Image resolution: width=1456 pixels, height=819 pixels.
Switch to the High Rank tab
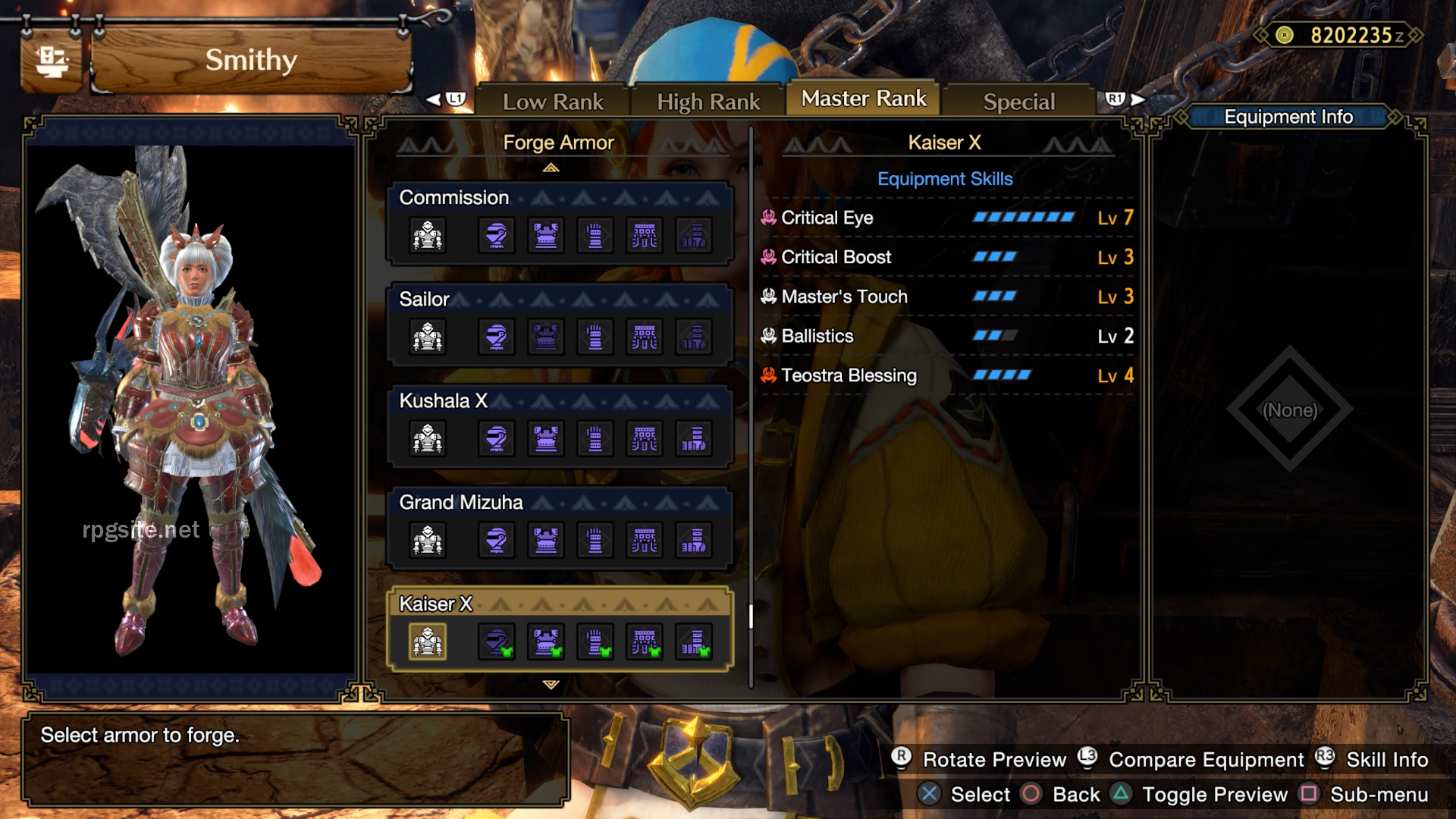coord(708,99)
